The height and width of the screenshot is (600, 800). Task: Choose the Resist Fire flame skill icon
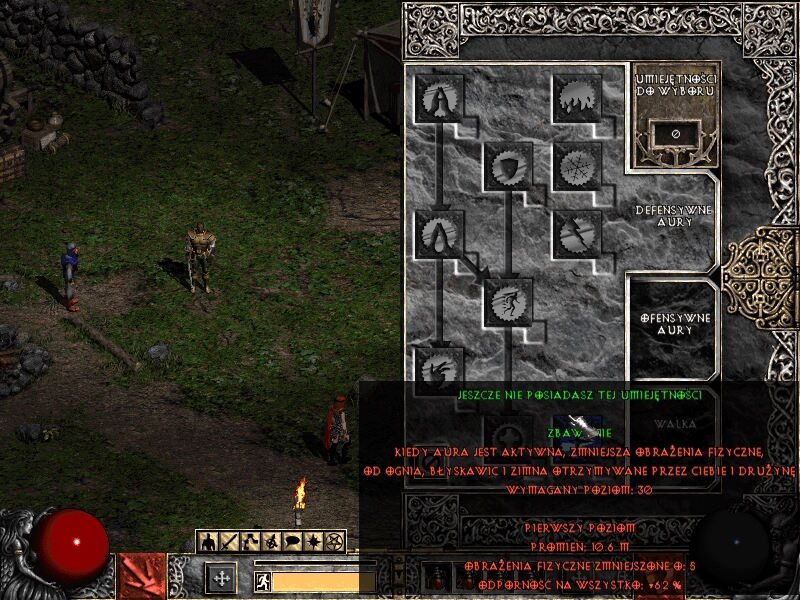click(577, 99)
